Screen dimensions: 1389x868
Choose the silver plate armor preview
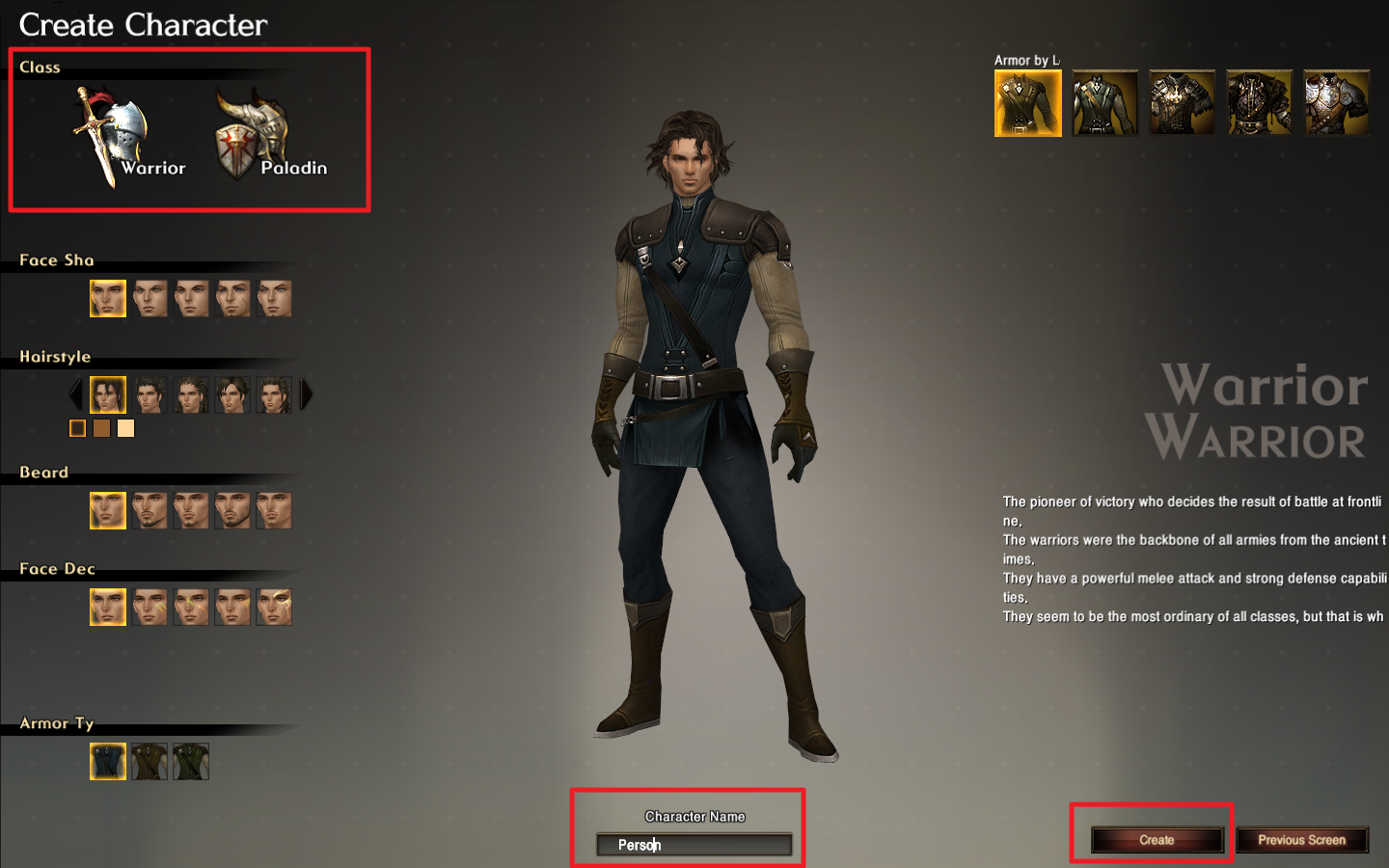pyautogui.click(x=1336, y=103)
